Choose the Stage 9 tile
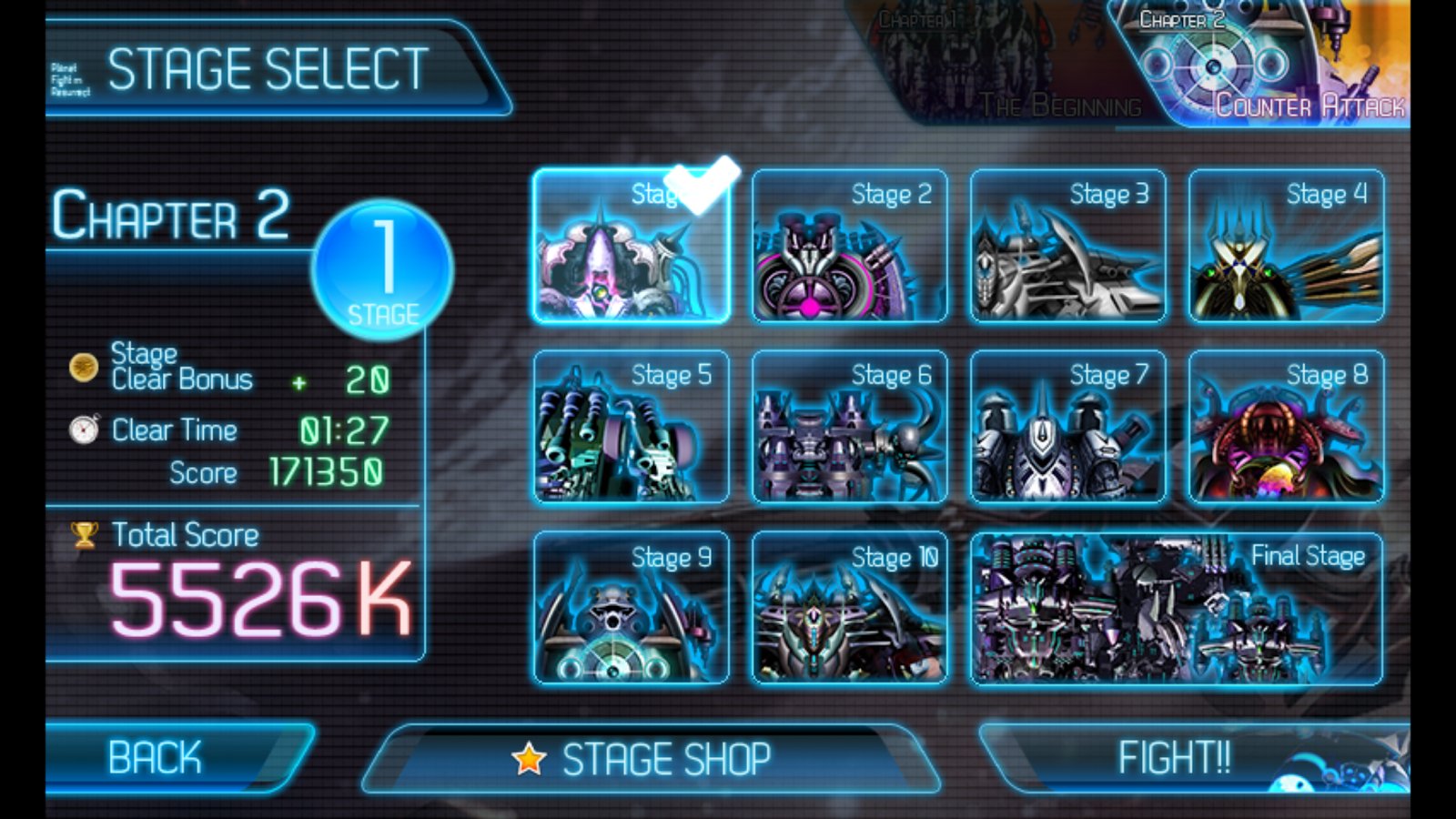Image resolution: width=1456 pixels, height=819 pixels. click(x=631, y=608)
